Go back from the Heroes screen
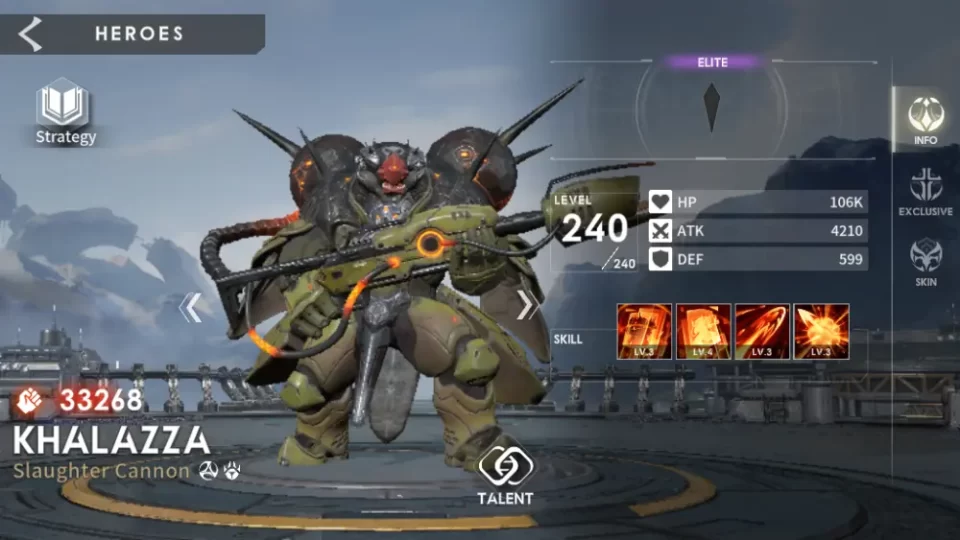 tap(31, 34)
